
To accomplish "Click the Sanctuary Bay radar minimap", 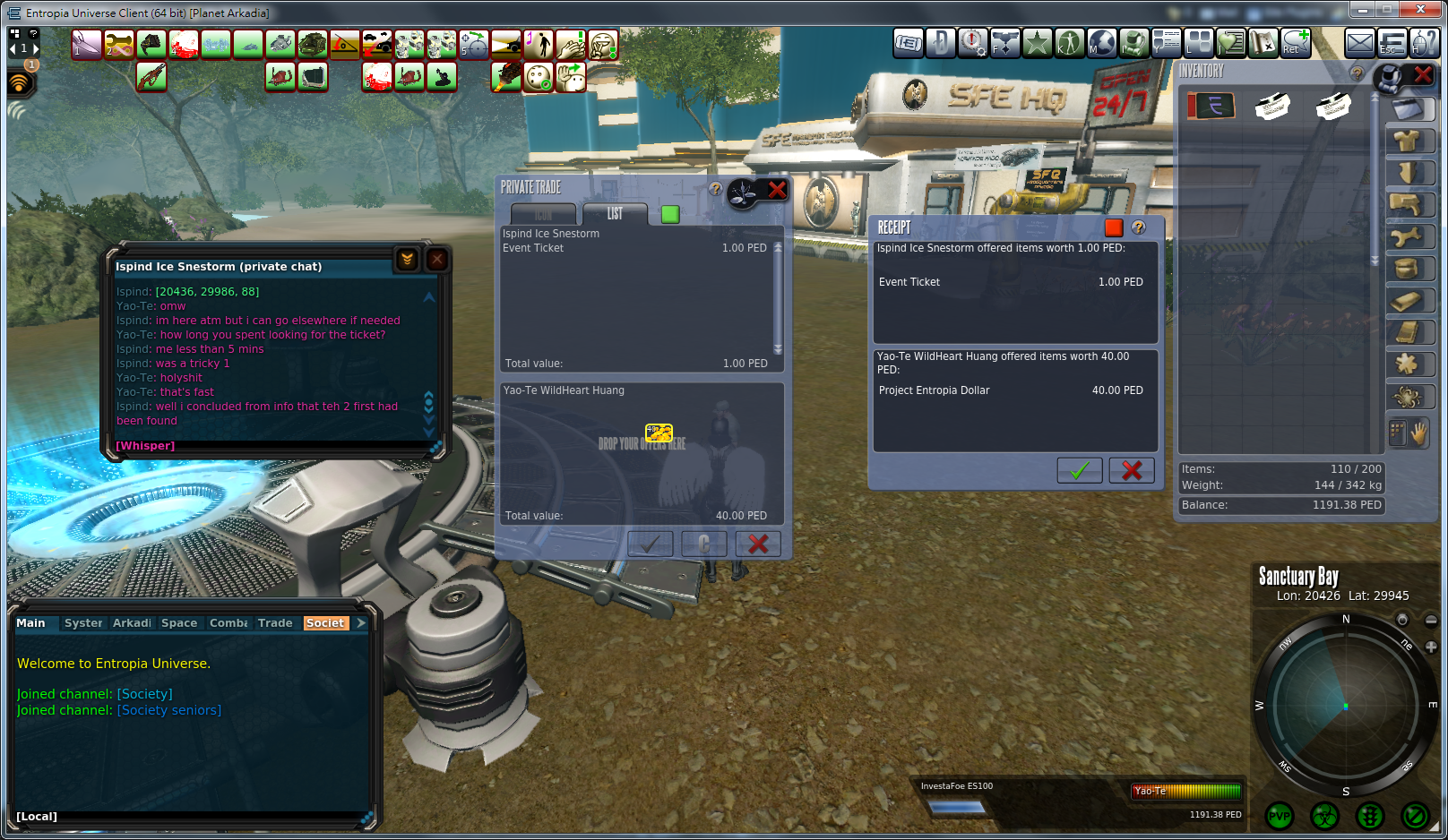I will tap(1344, 706).
